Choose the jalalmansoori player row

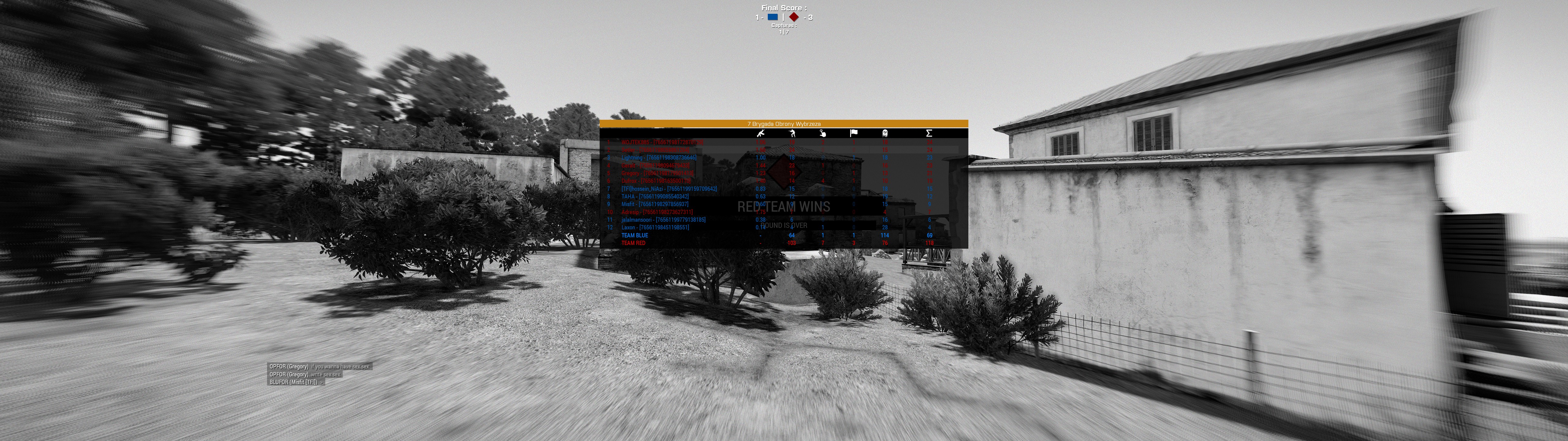(x=663, y=220)
